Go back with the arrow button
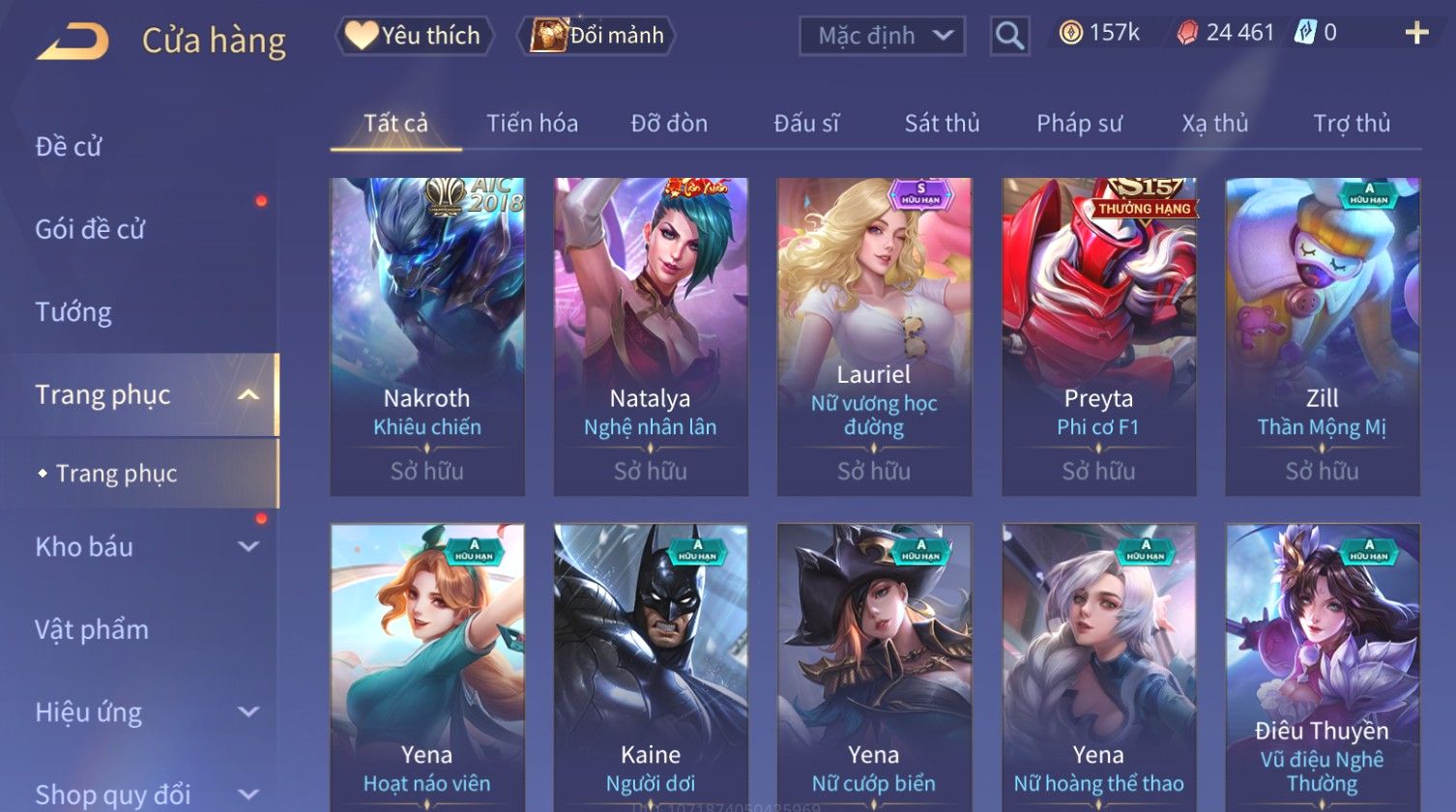The height and width of the screenshot is (812, 1456). [x=73, y=41]
